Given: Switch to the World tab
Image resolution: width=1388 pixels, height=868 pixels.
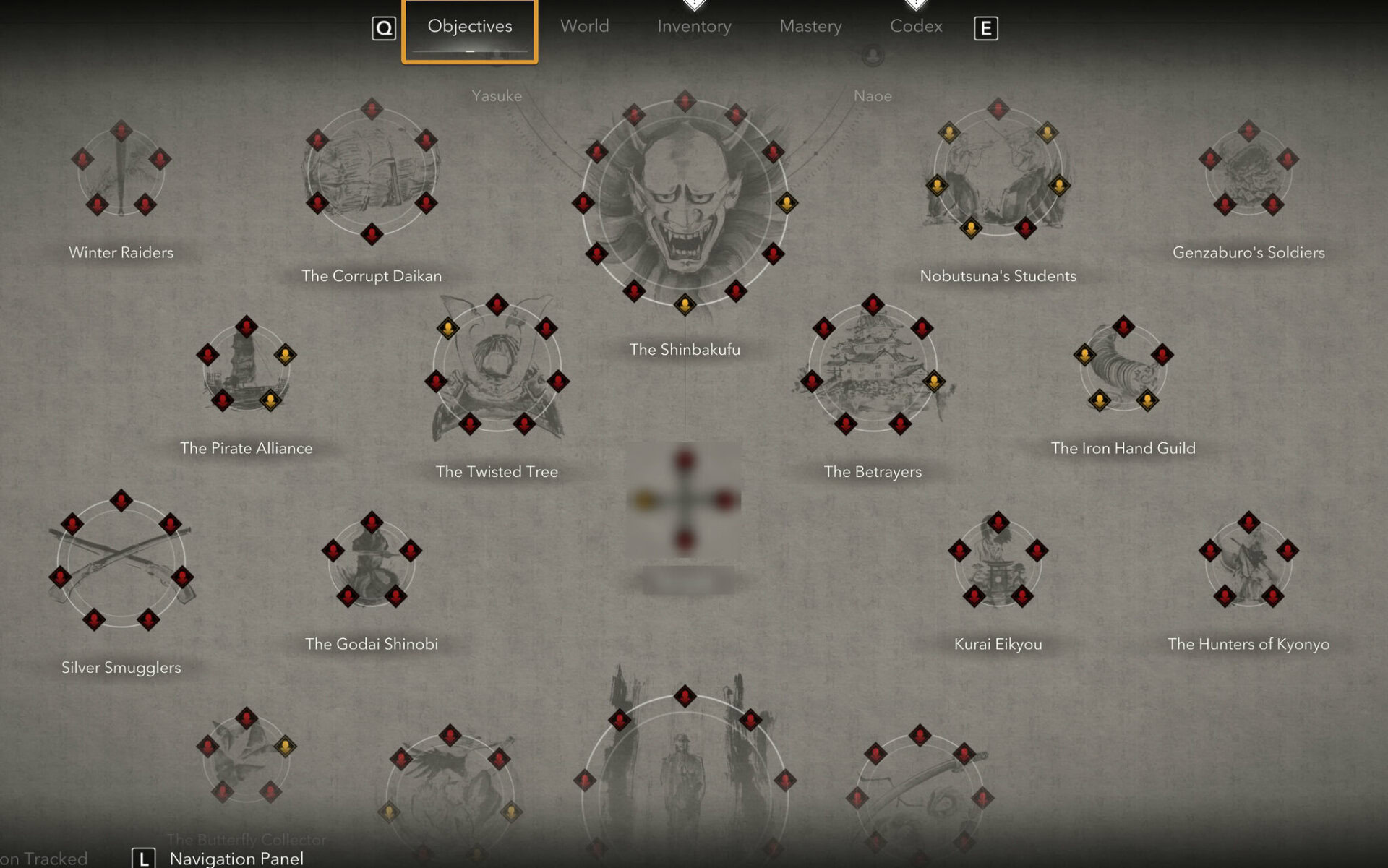Looking at the screenshot, I should [584, 27].
